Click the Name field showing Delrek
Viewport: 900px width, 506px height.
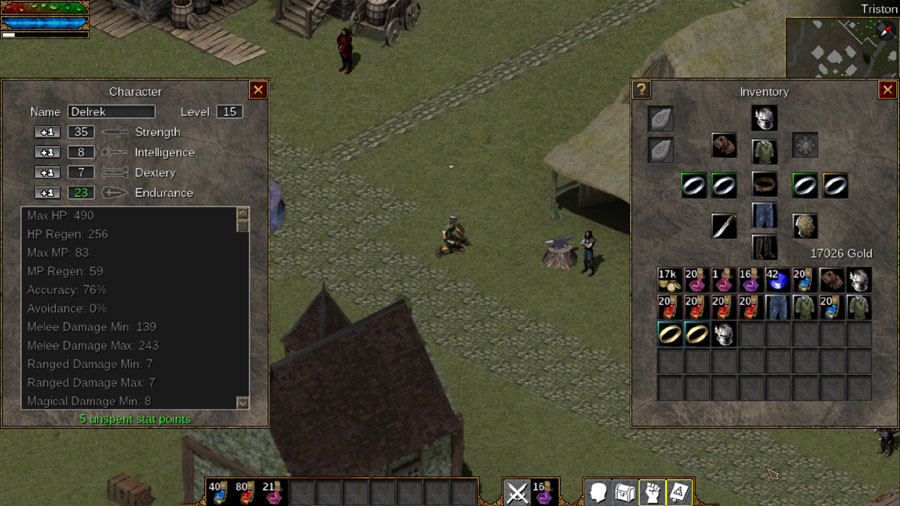[111, 112]
